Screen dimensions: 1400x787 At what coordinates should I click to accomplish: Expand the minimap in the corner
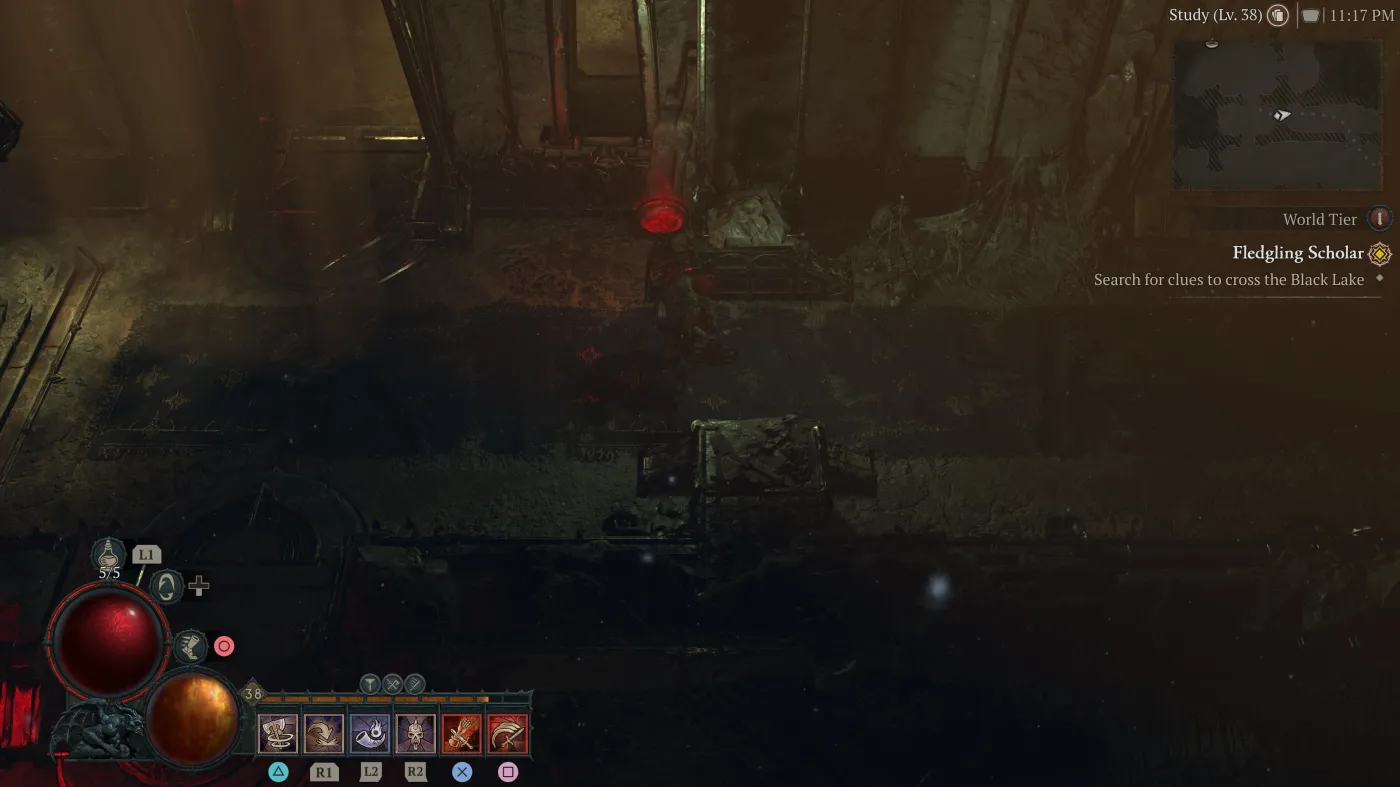click(x=1277, y=115)
